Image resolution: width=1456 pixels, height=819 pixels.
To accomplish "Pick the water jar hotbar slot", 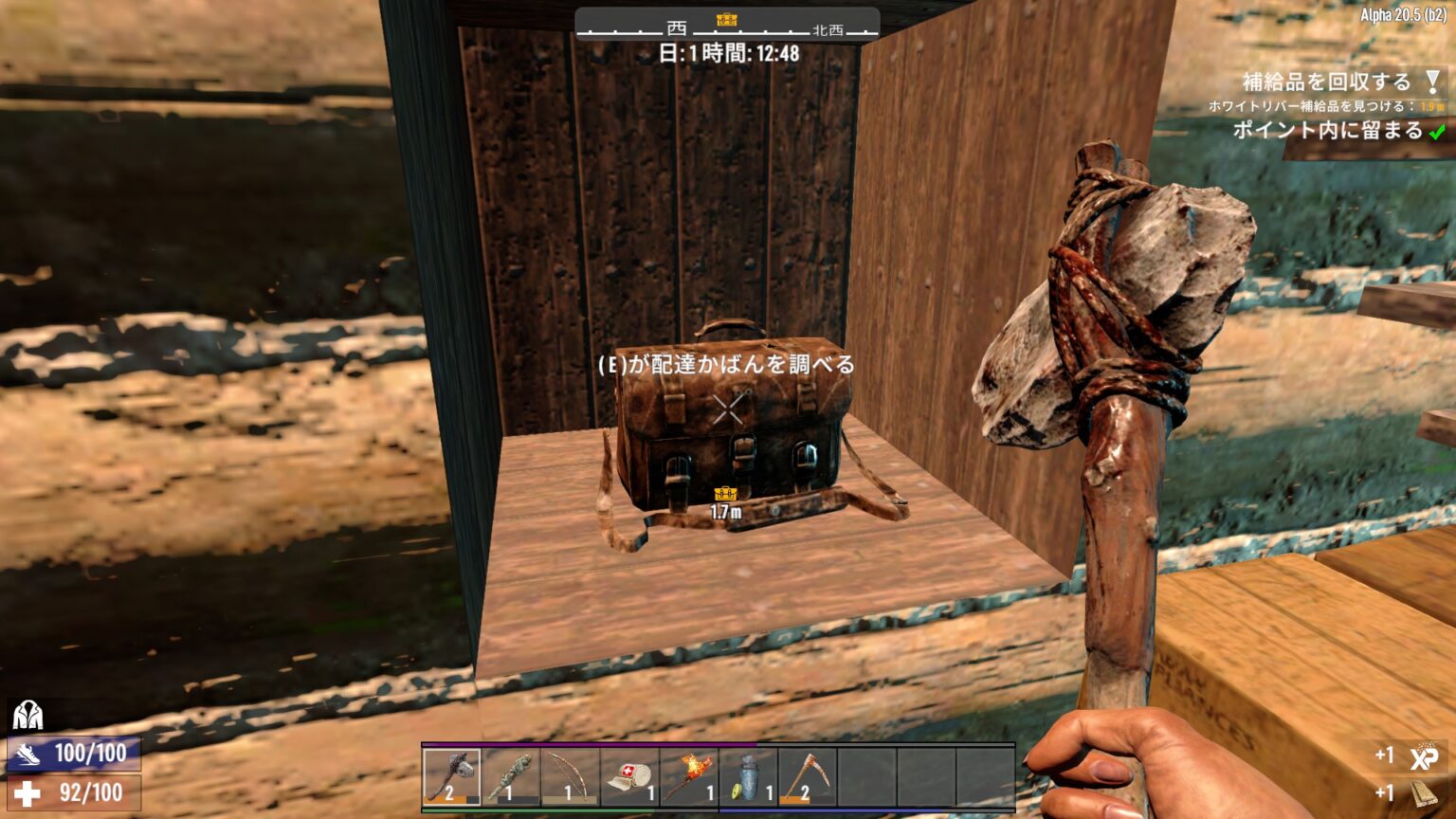I will coord(748,776).
